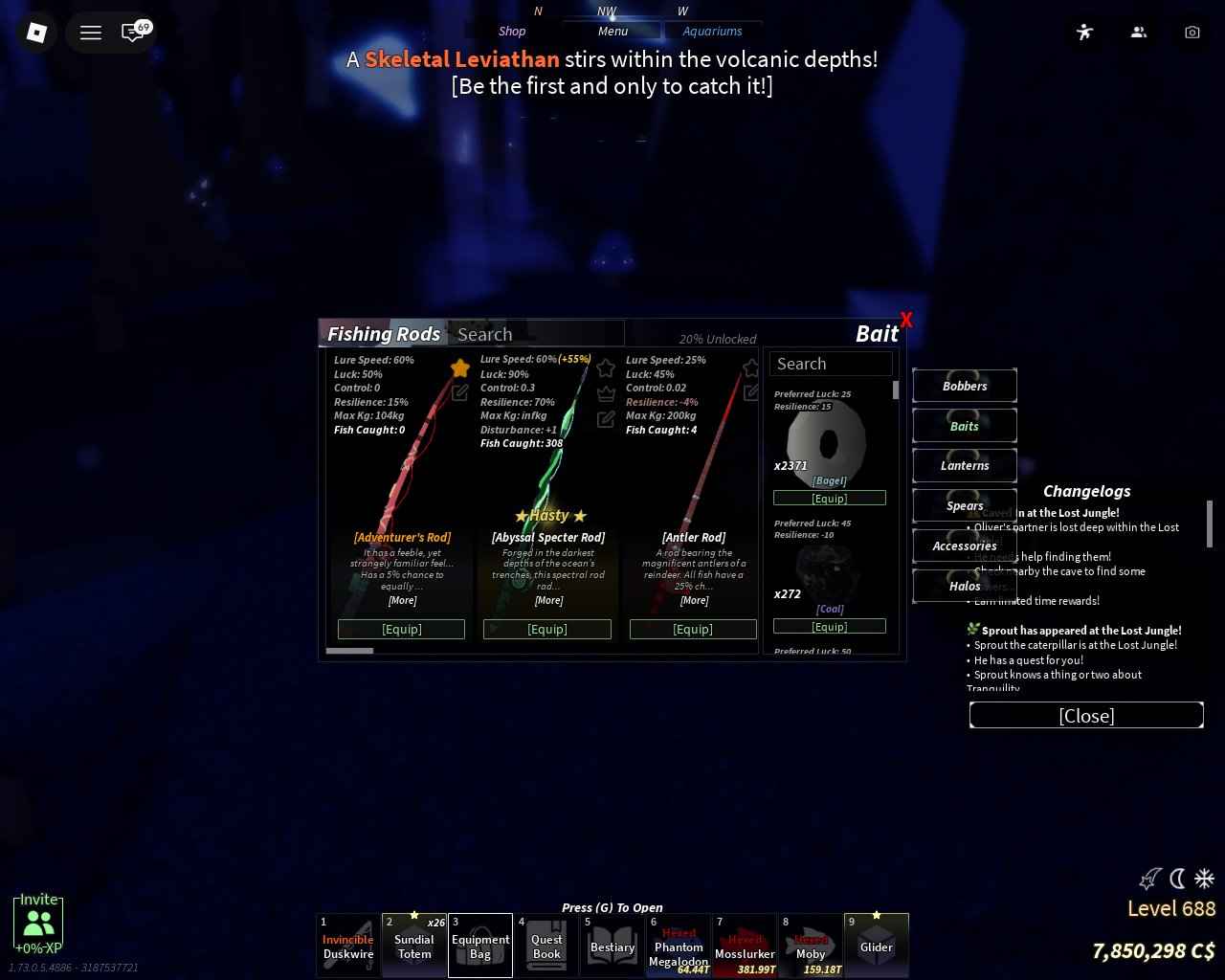The width and height of the screenshot is (1225, 980).
Task: Close the Changelogs panel with [Close]
Action: [1086, 715]
